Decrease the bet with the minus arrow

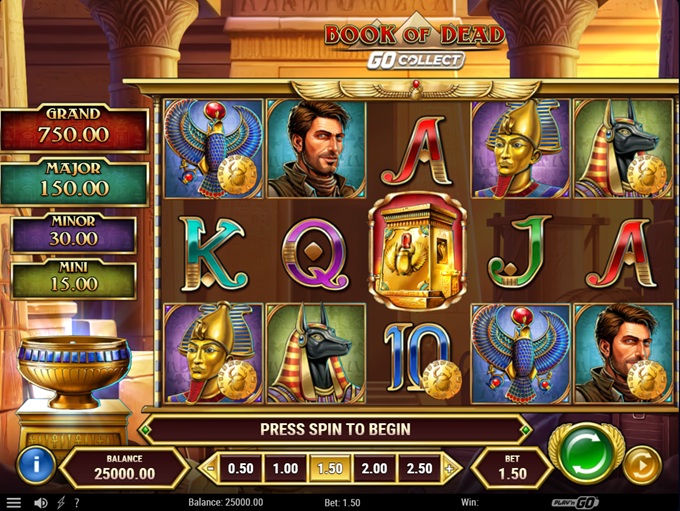209,468
